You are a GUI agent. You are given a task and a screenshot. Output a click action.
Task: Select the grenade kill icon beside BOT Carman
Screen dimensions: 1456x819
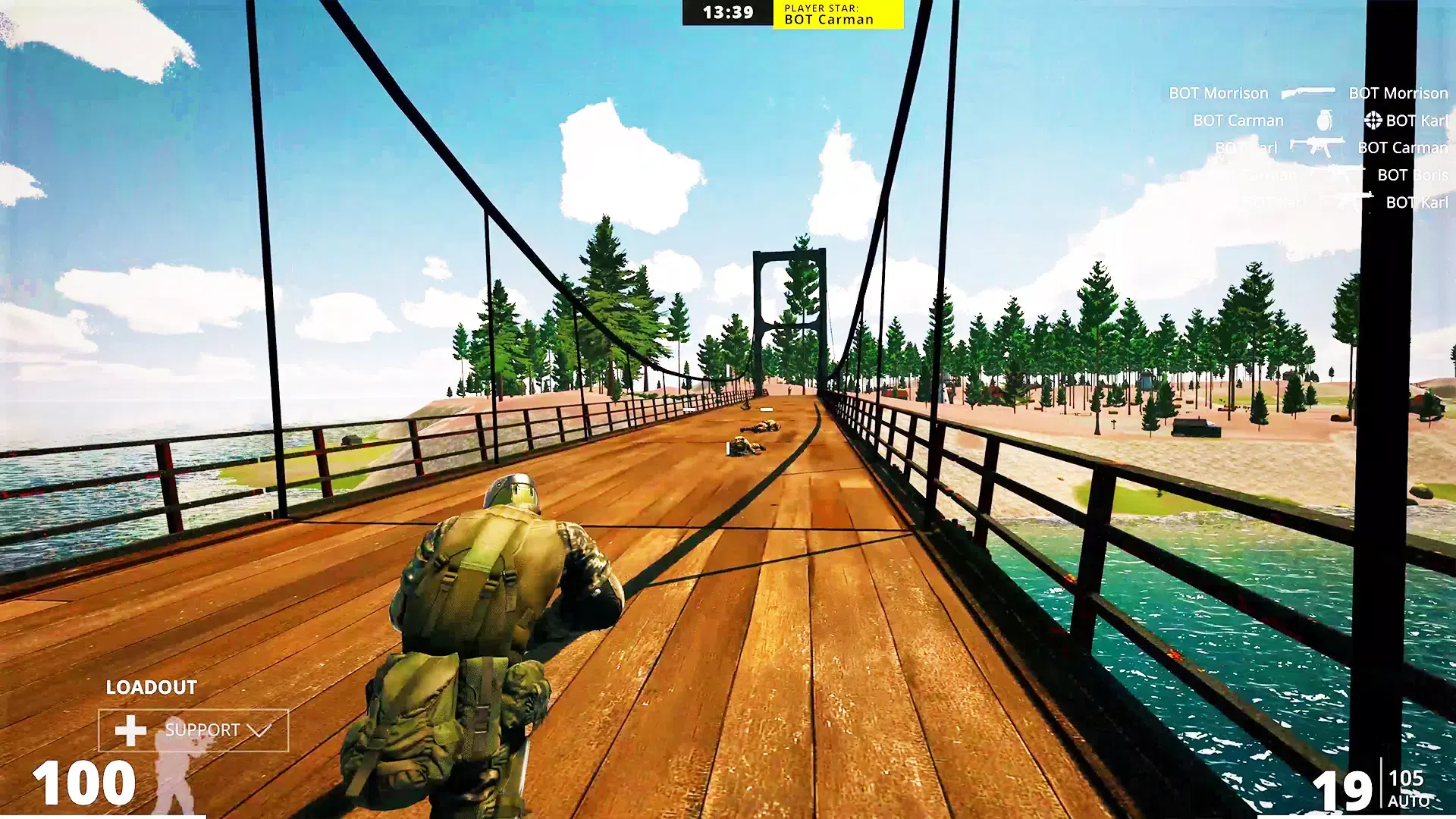click(x=1325, y=120)
